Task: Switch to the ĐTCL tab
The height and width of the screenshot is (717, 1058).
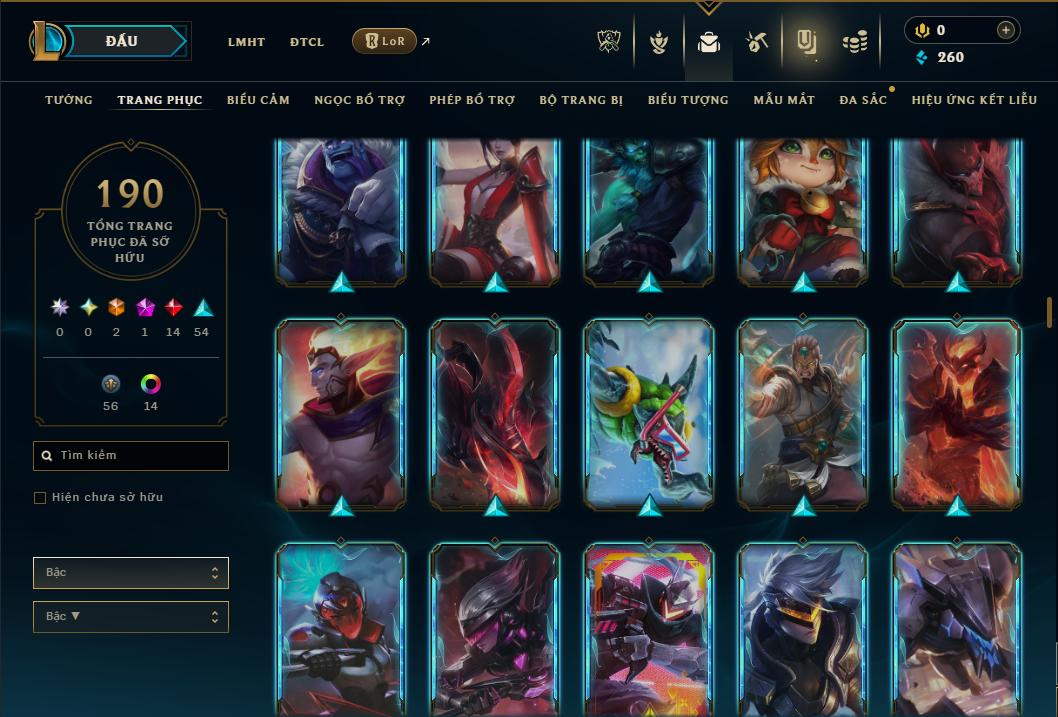Action: click(x=307, y=42)
